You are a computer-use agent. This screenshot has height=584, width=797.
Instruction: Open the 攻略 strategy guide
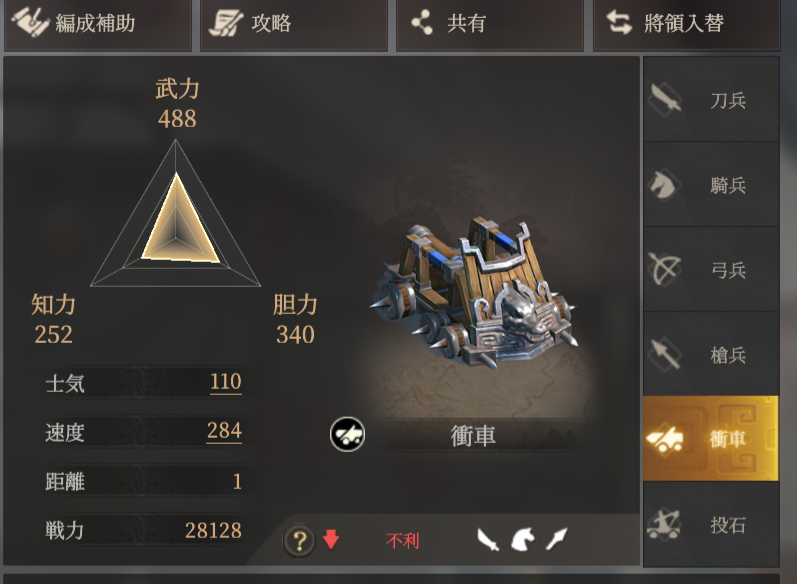293,24
